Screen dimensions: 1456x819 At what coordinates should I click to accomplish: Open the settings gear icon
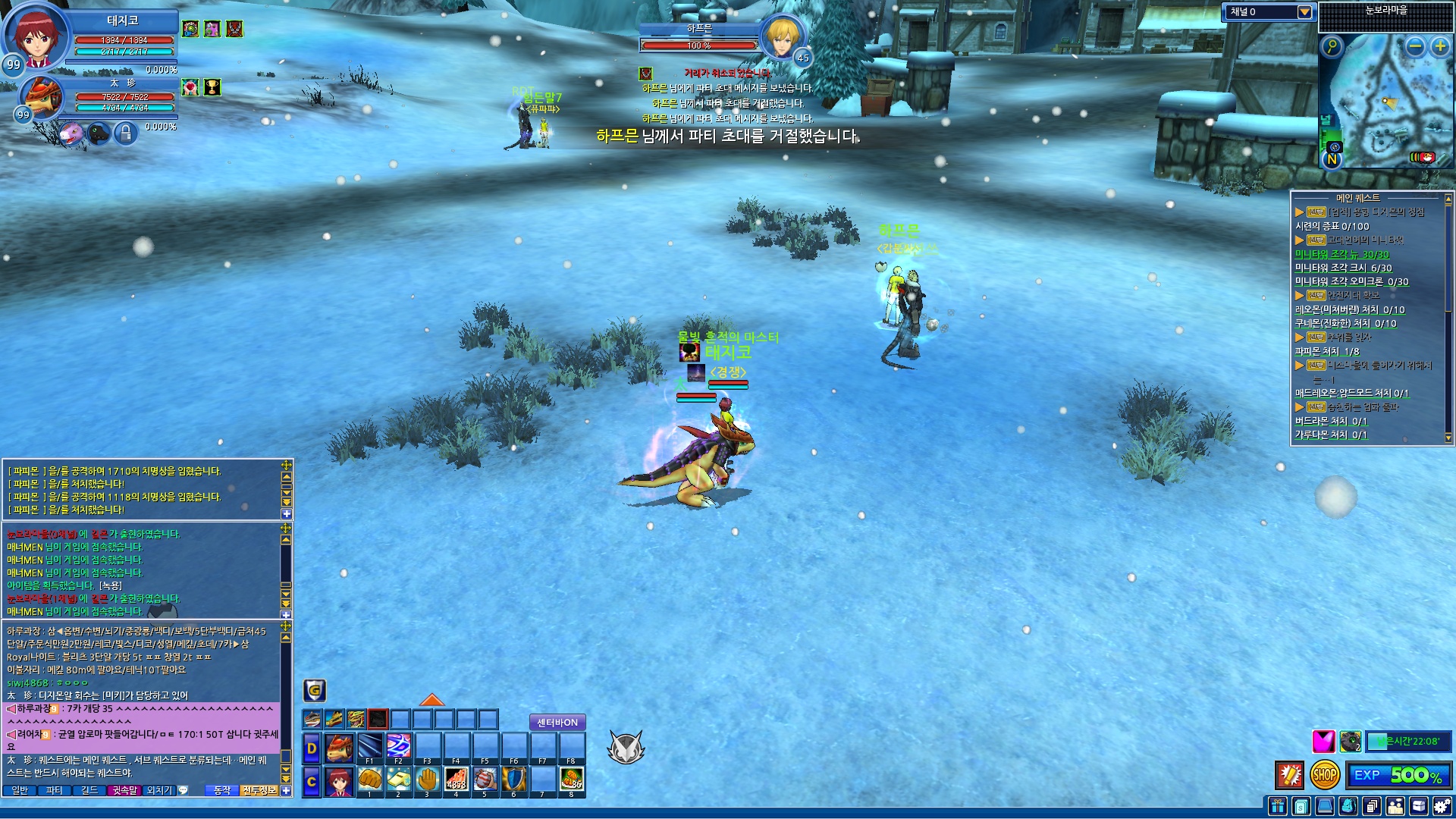[1443, 806]
